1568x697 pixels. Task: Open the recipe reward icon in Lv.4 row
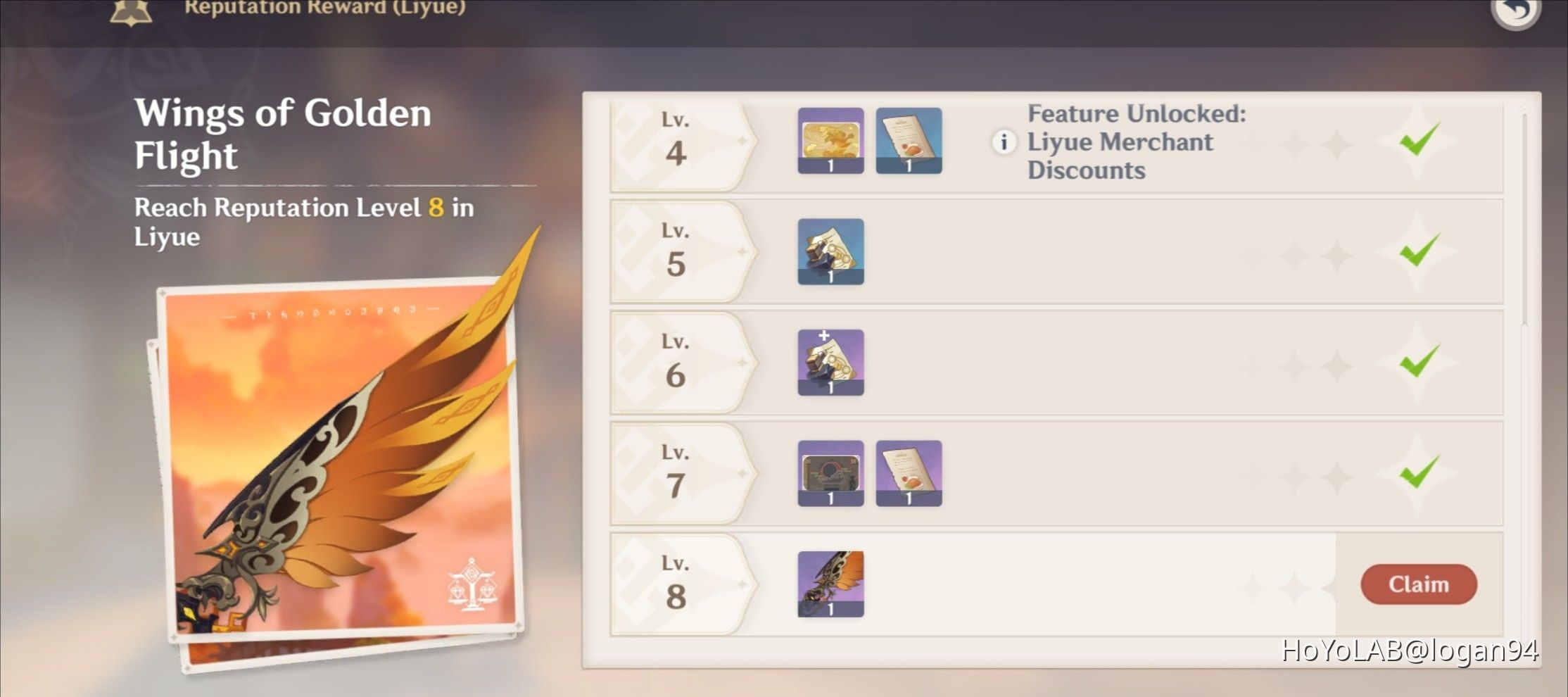point(909,141)
